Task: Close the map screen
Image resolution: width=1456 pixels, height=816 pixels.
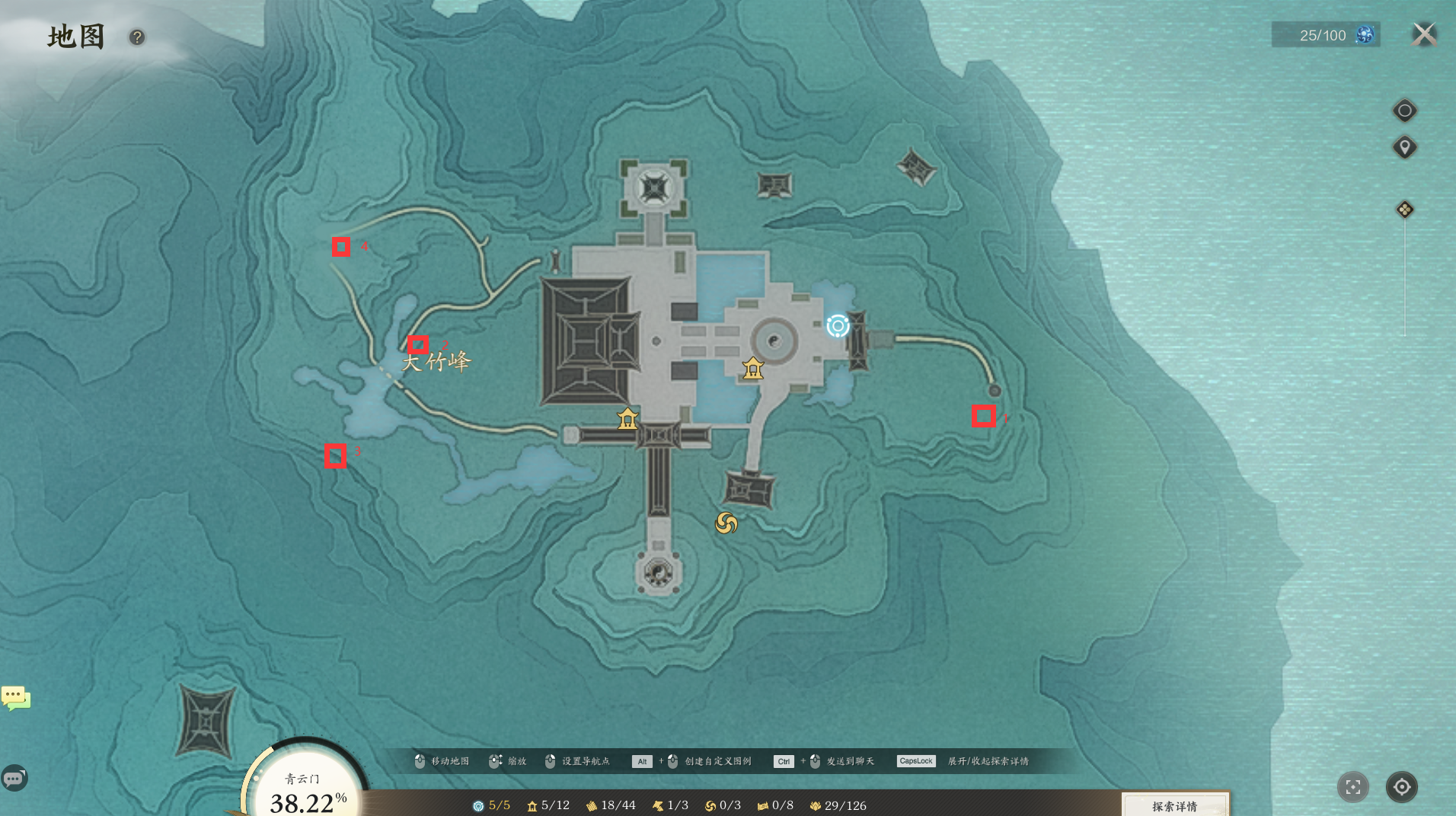Action: [1424, 34]
